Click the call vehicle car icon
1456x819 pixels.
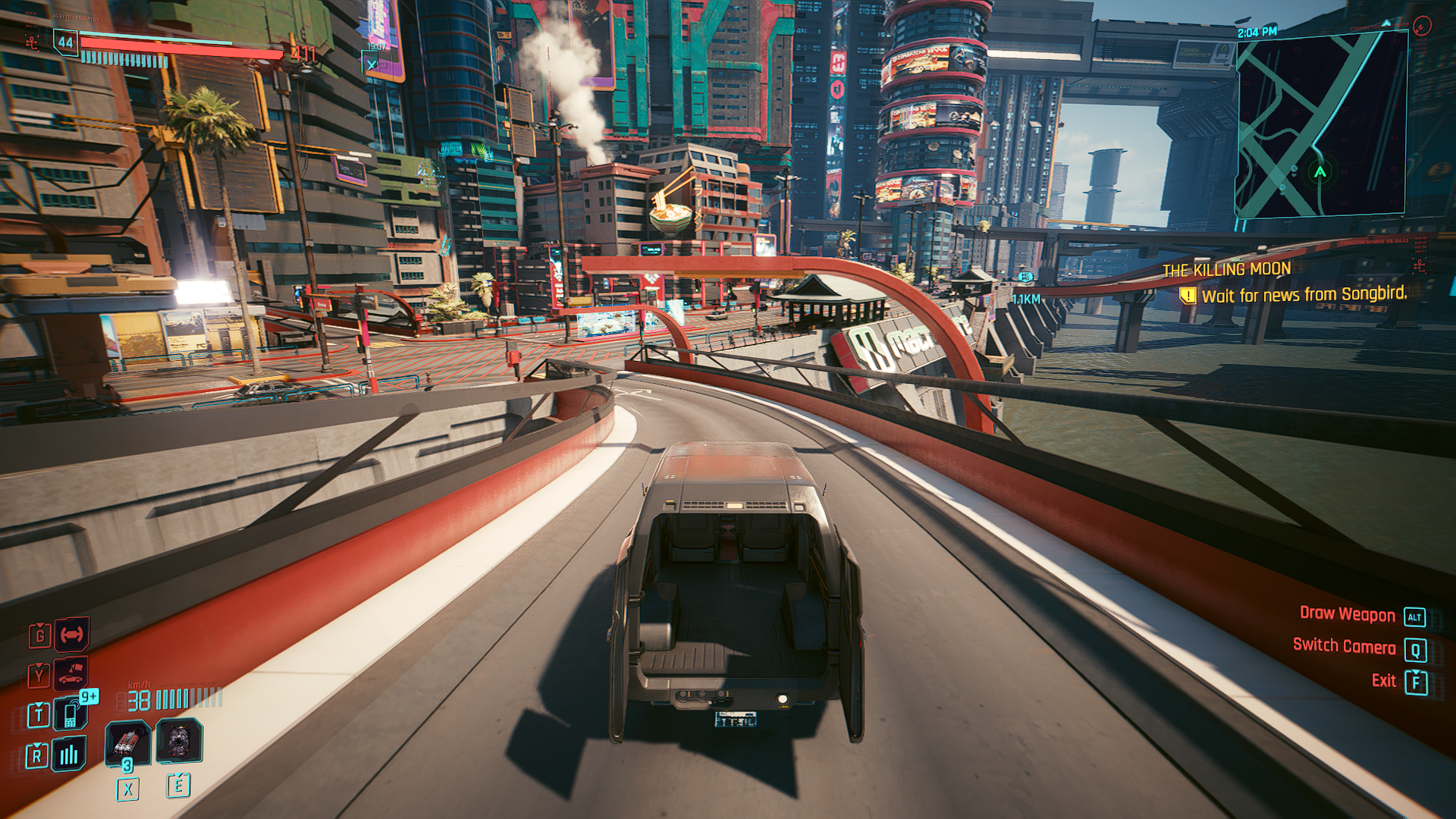[71, 673]
